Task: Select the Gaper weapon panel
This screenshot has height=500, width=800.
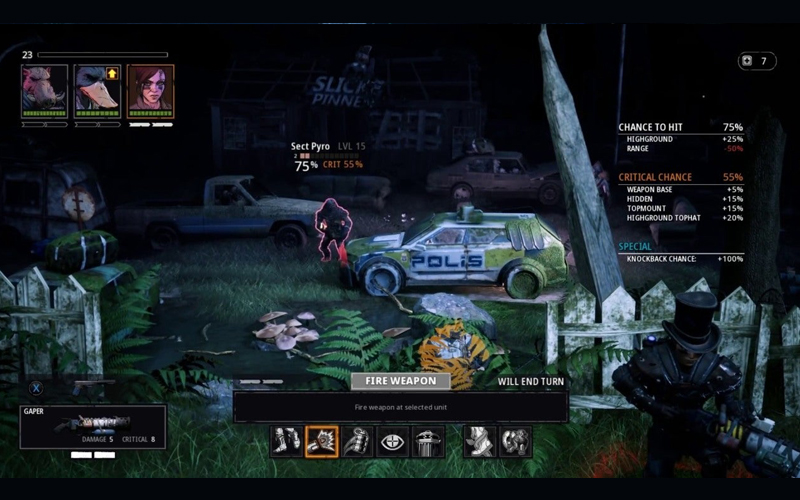Action: click(93, 426)
